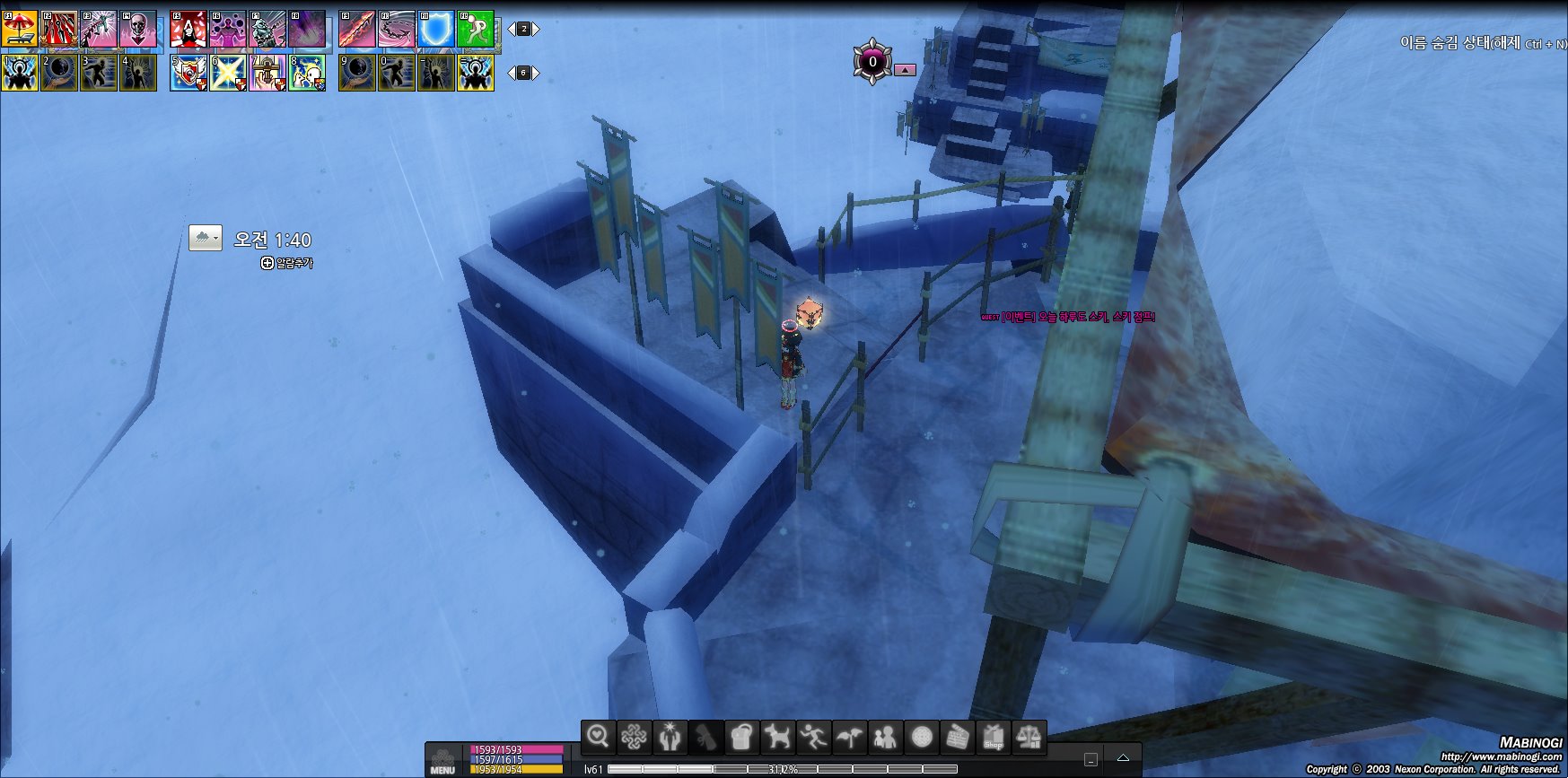This screenshot has width=1568, height=778.
Task: Open the balance scales trade icon
Action: [1029, 738]
